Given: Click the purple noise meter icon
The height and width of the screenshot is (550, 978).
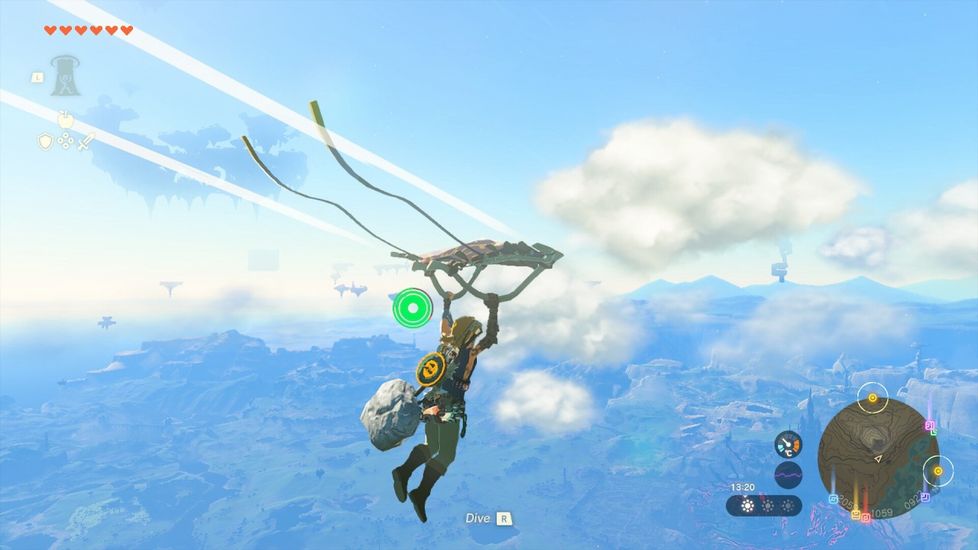Looking at the screenshot, I should point(788,474).
